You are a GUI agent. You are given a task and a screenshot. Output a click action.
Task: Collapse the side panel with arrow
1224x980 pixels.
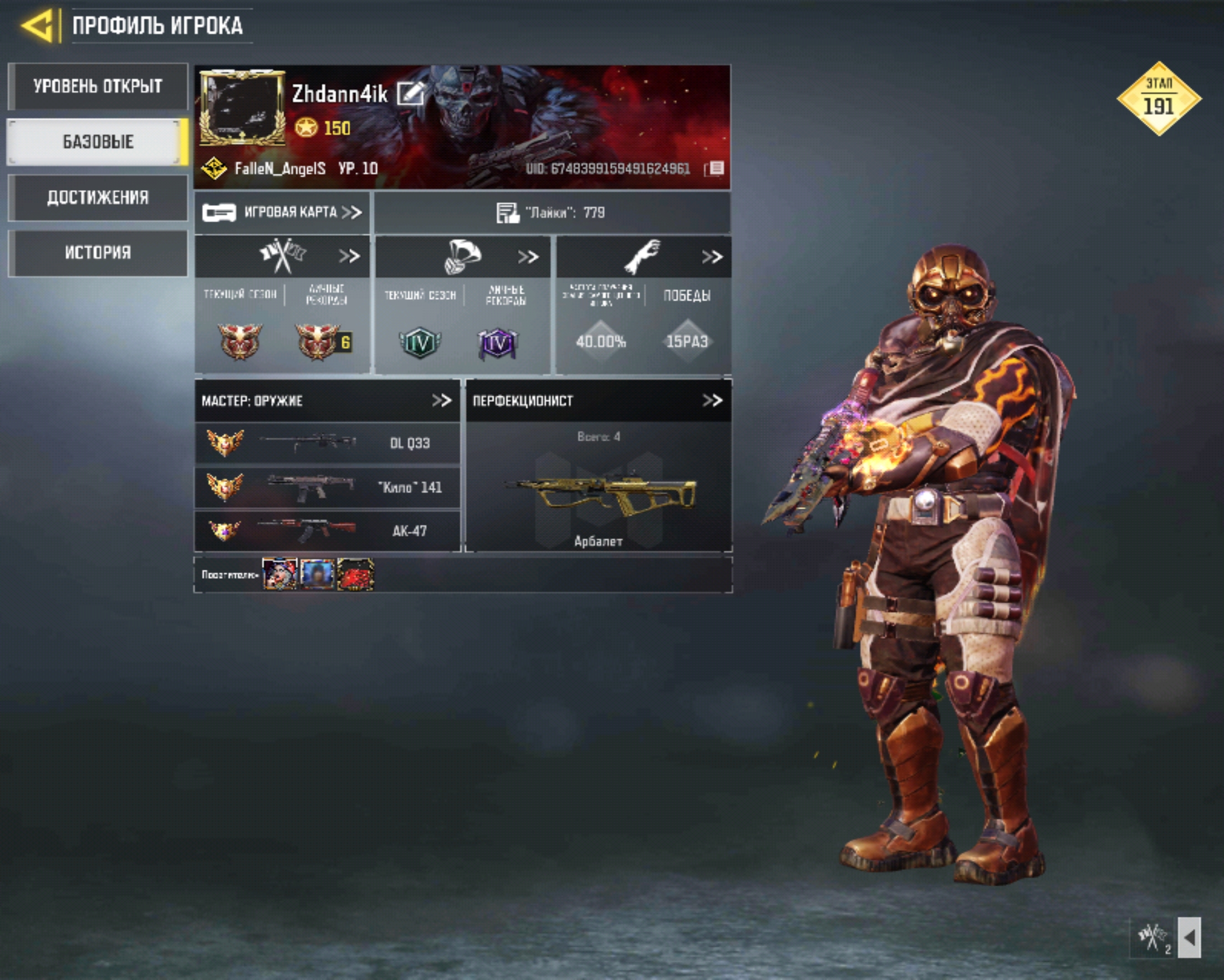tap(1190, 937)
